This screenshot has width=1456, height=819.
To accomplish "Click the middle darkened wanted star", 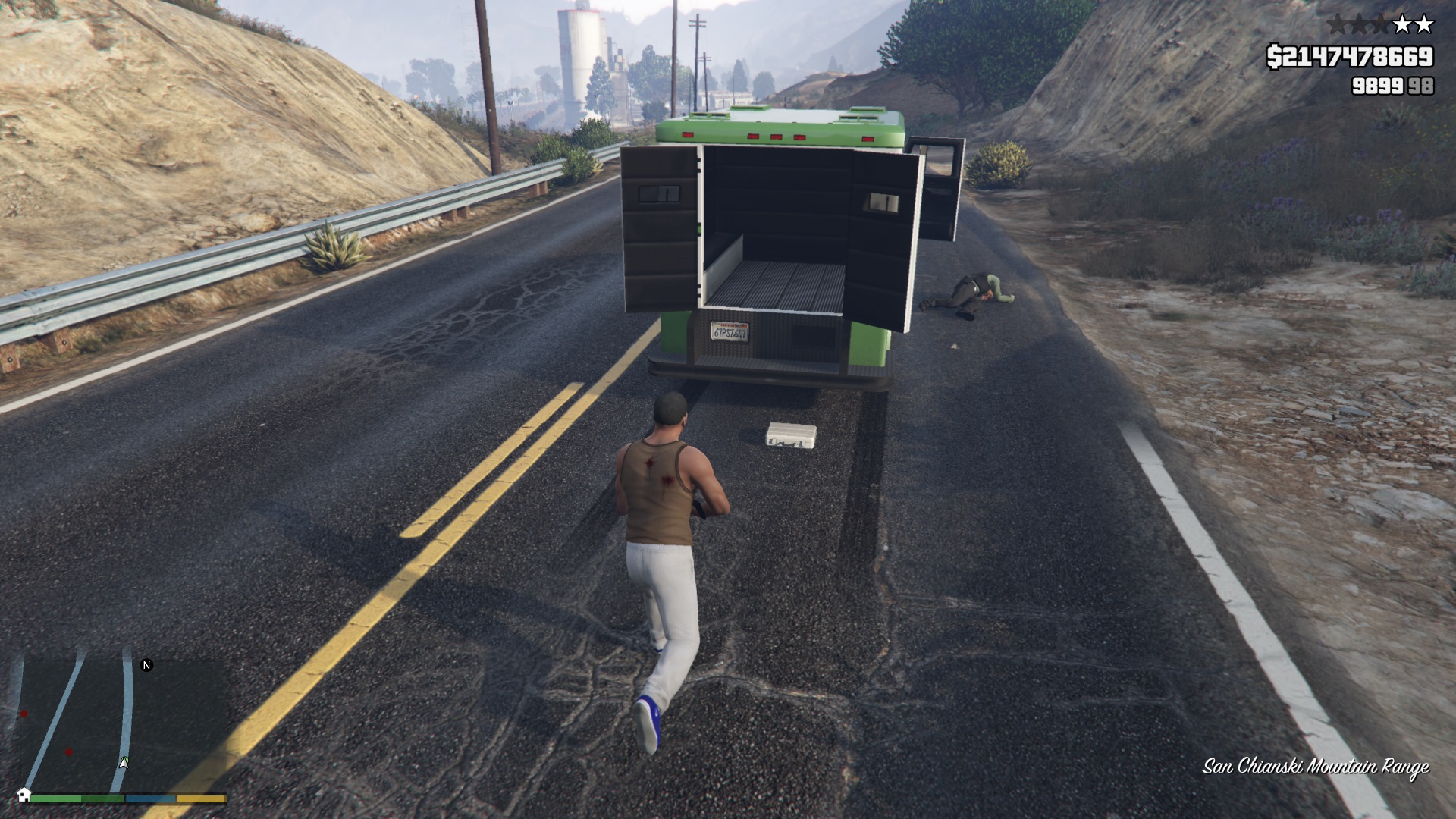I will pos(1360,24).
